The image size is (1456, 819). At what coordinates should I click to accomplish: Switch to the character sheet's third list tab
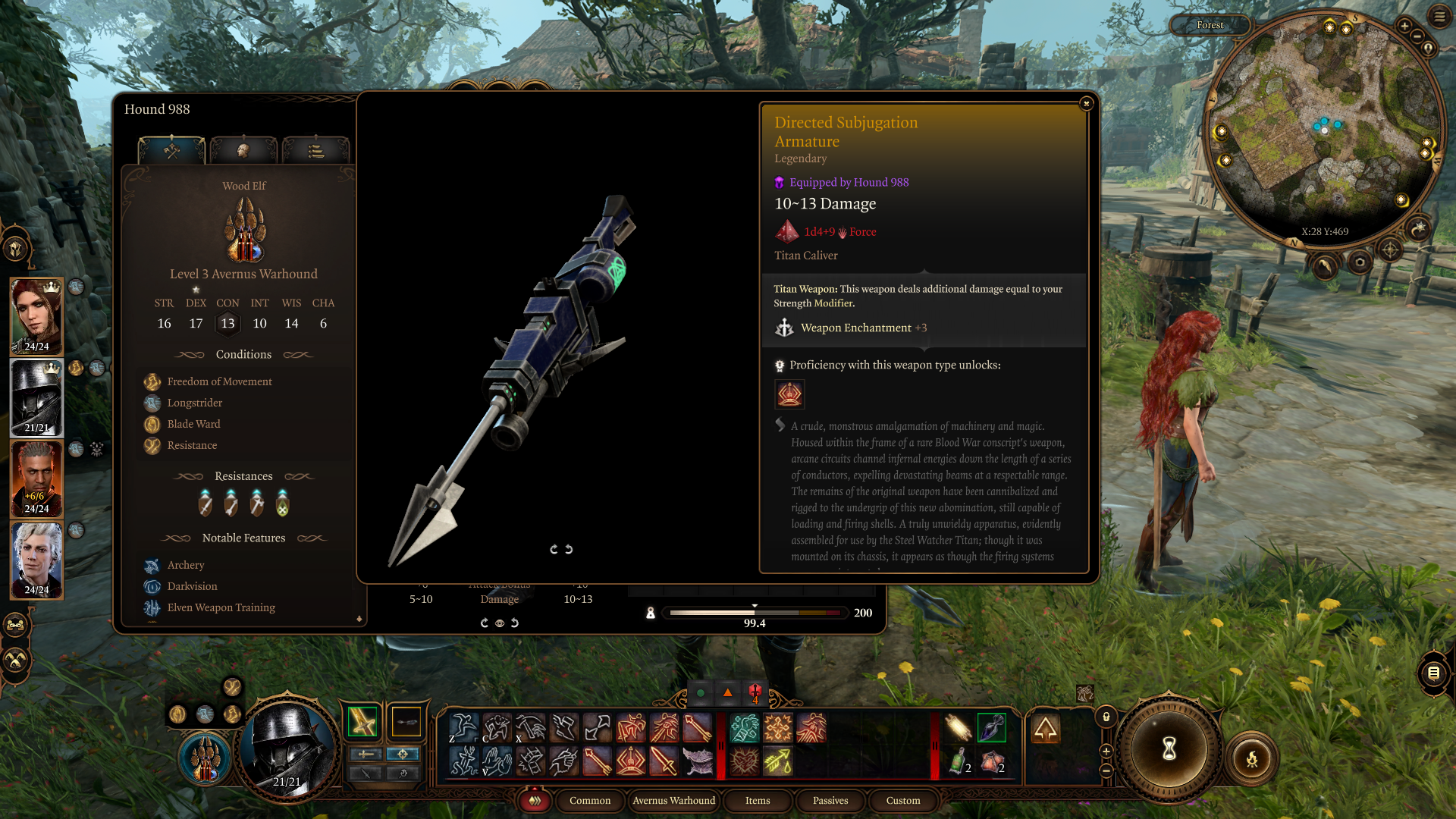point(315,151)
